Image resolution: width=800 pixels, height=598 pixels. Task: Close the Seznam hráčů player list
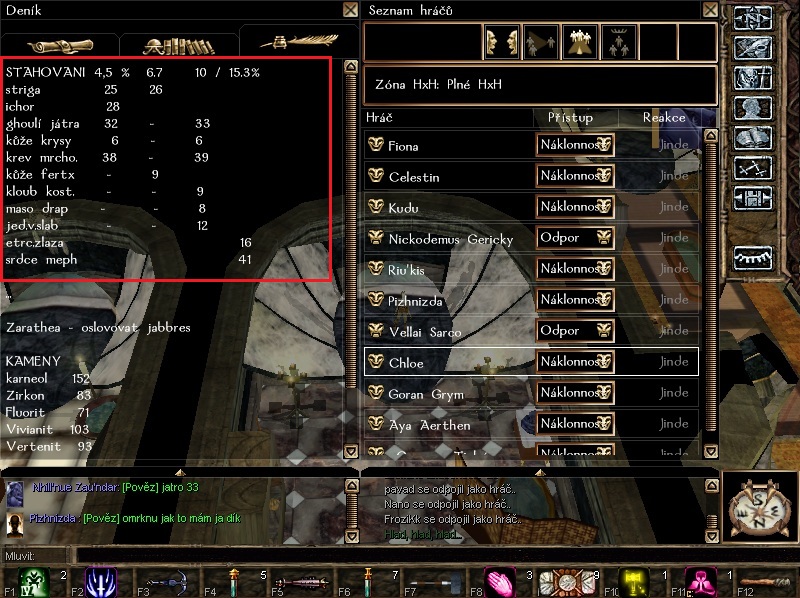click(708, 10)
